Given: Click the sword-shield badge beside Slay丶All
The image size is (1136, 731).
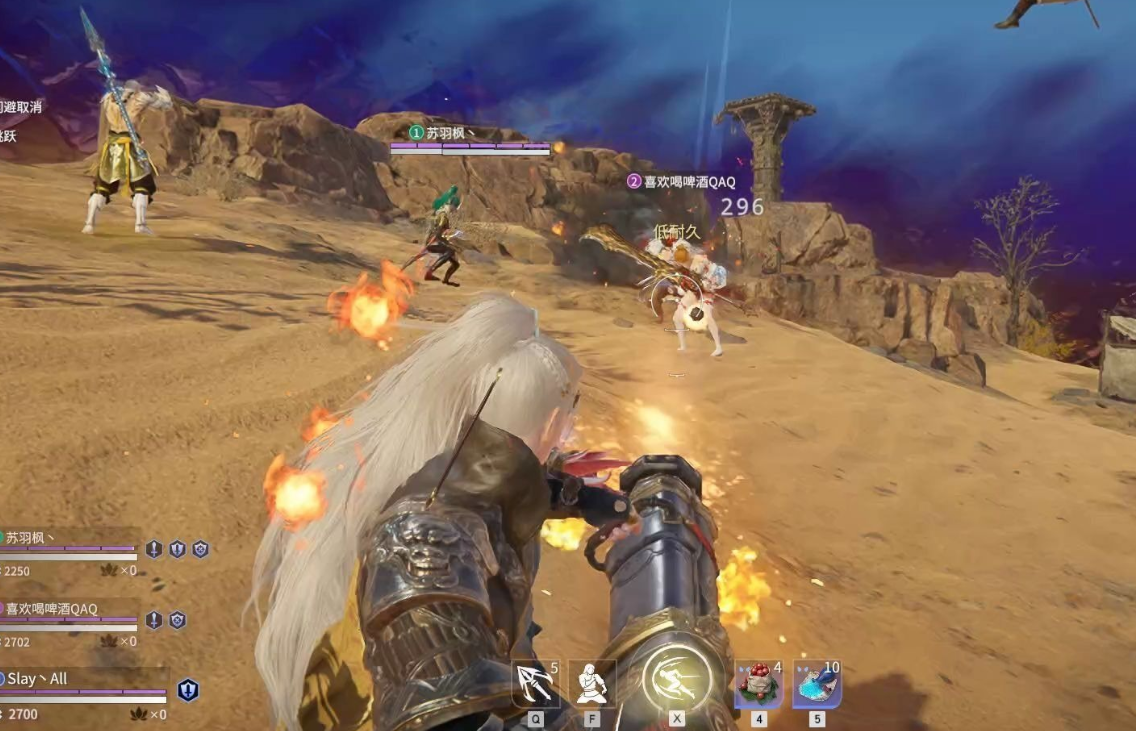Looking at the screenshot, I should pos(188,690).
